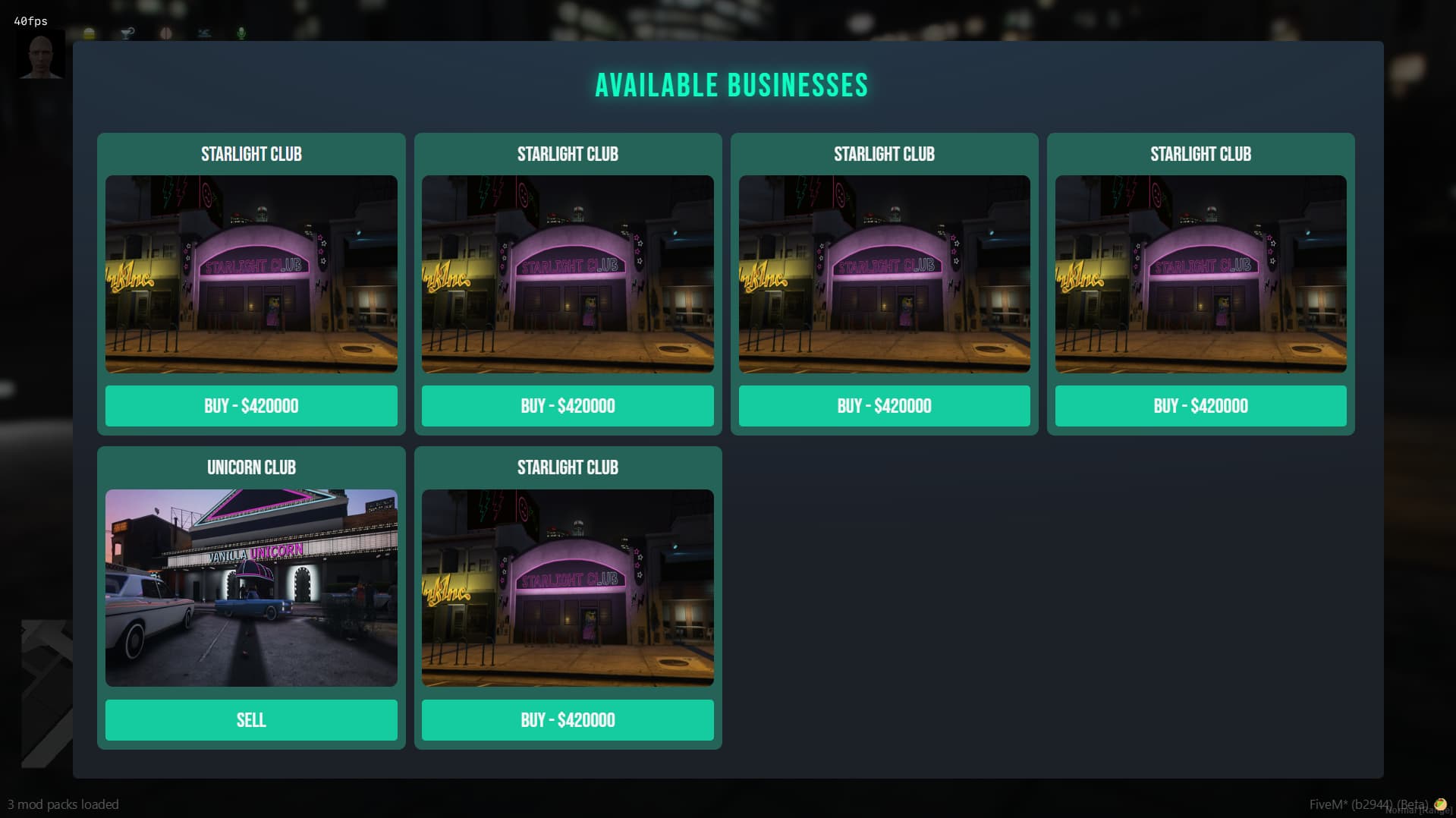Click the first Starlight Club photo
Image resolution: width=1456 pixels, height=818 pixels.
click(x=250, y=274)
